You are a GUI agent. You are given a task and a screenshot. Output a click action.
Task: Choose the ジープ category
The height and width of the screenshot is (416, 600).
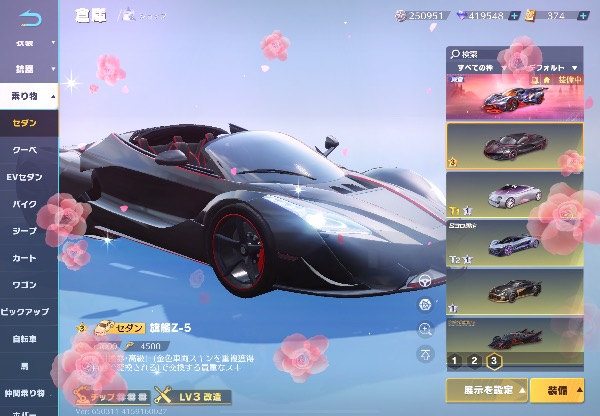(x=27, y=229)
